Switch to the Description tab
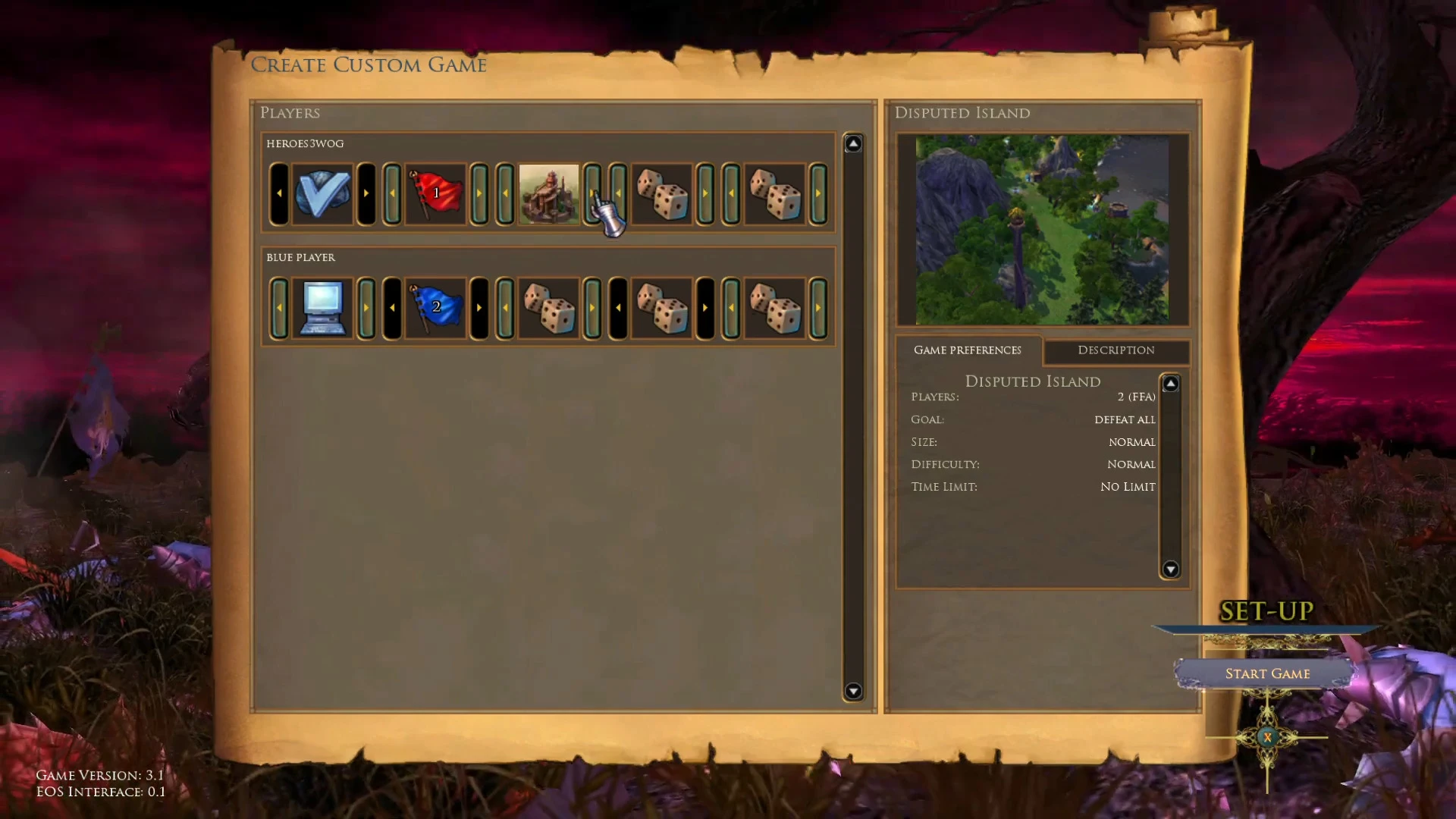Screen dimensions: 1456x819 (x=1116, y=350)
